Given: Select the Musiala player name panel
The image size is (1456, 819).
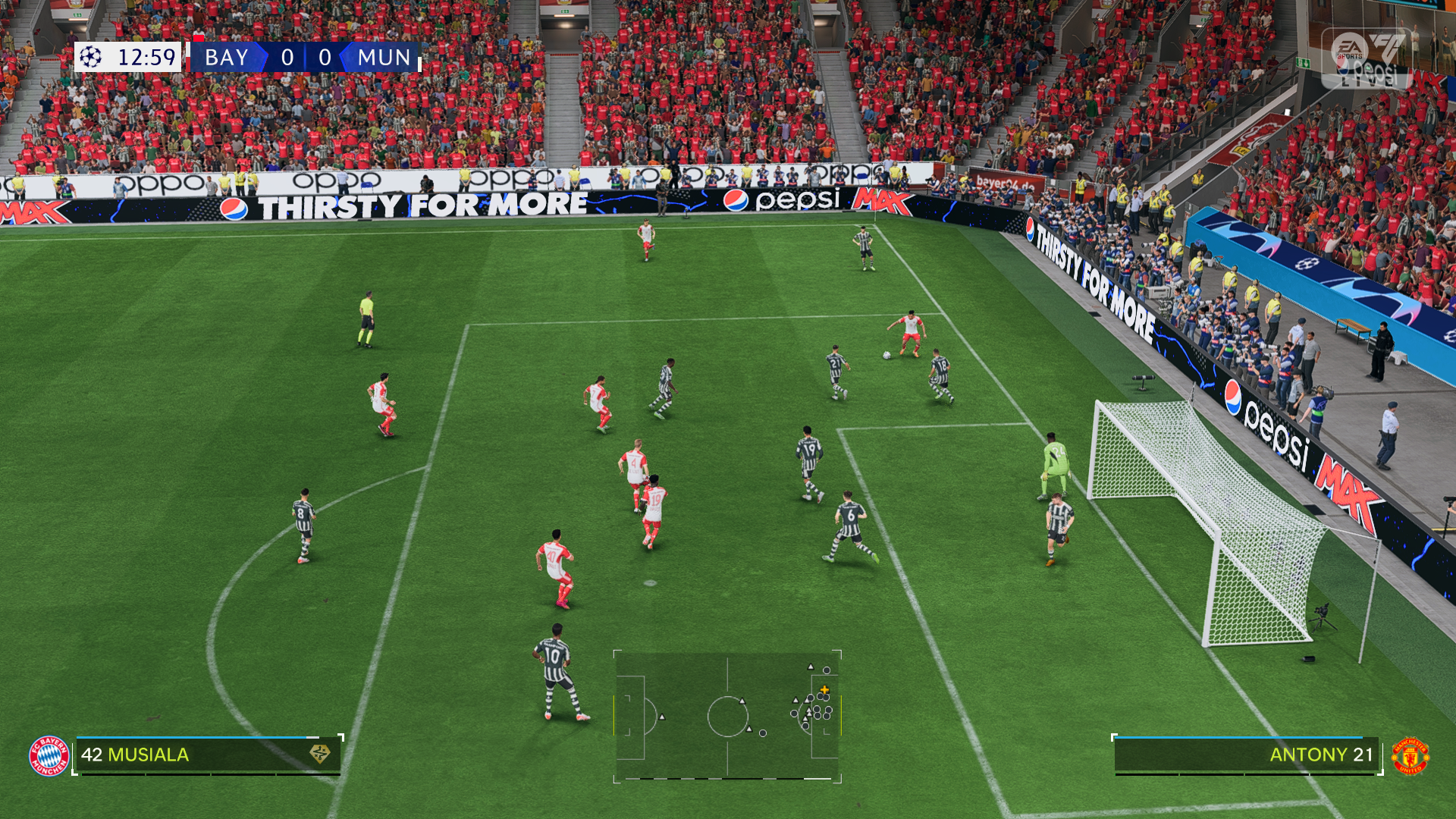Looking at the screenshot, I should pyautogui.click(x=206, y=755).
